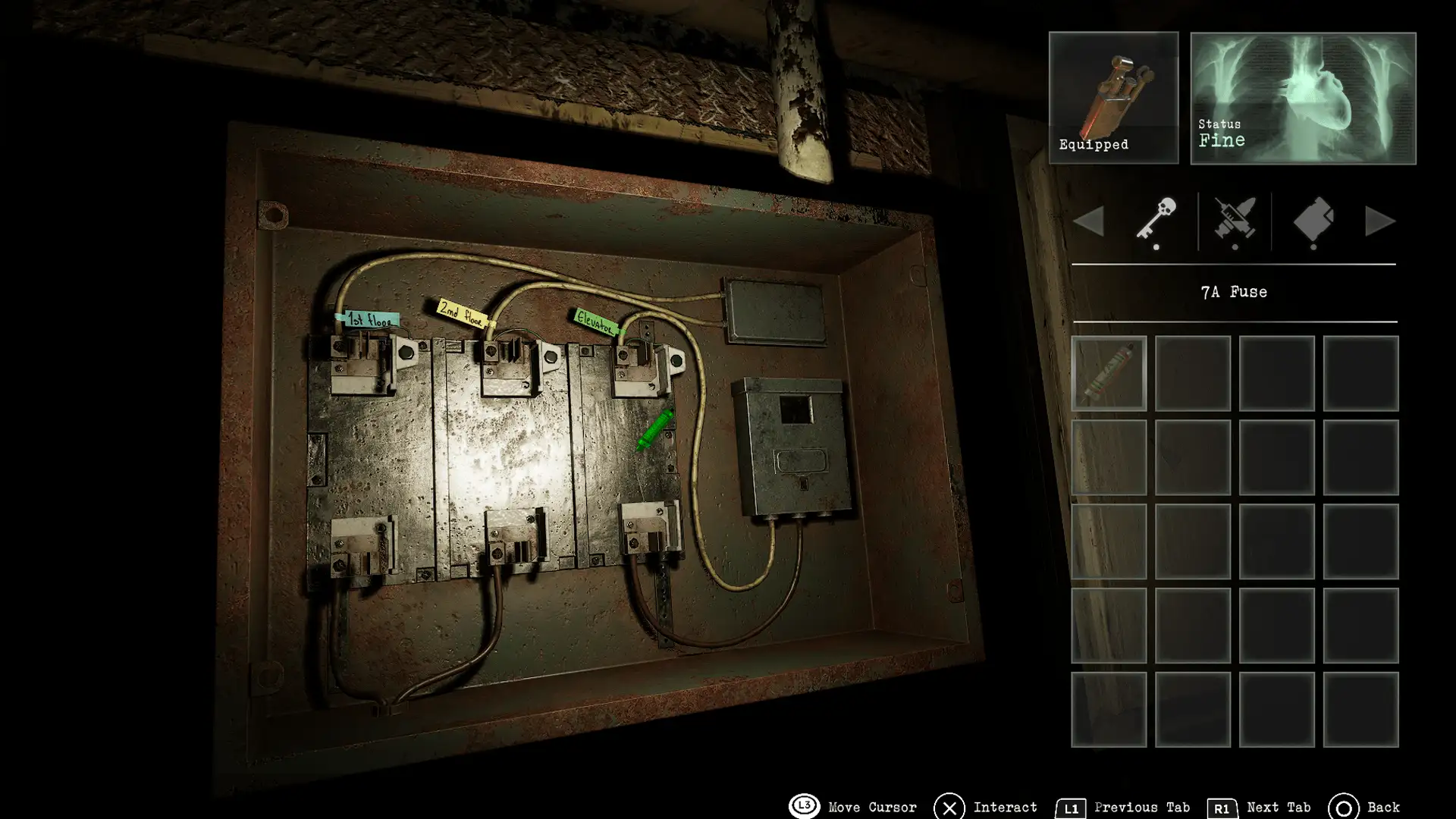Switch to the documents folder tab
The image size is (1456, 819).
coord(1313,220)
